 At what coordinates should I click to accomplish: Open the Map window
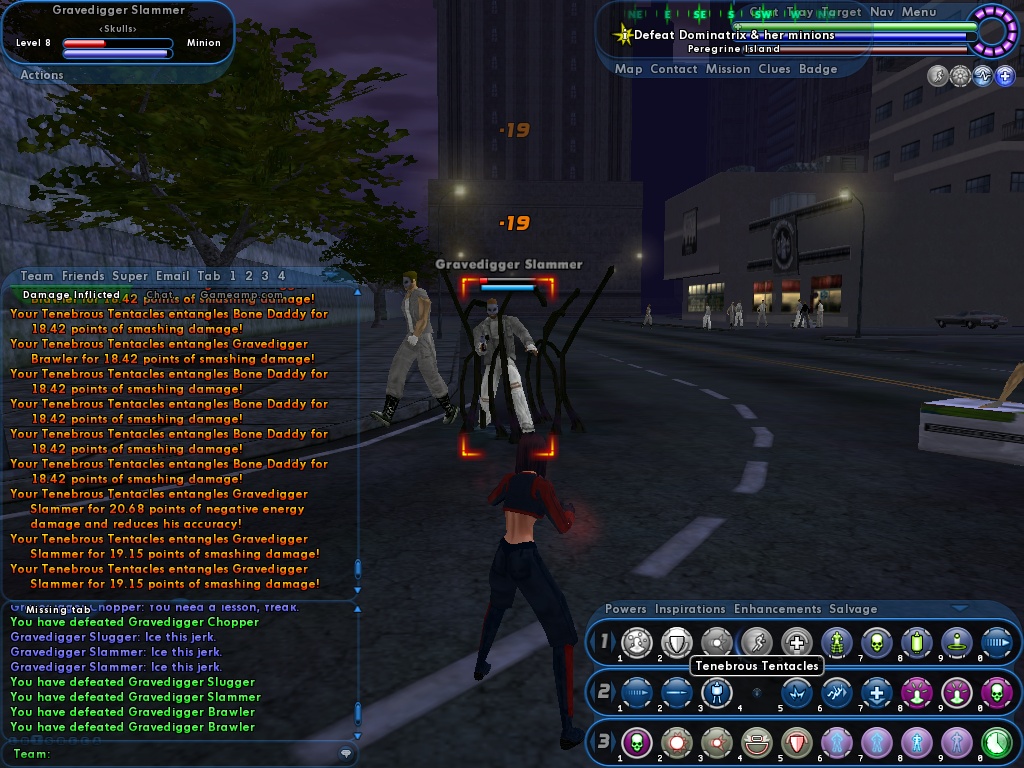tap(628, 69)
